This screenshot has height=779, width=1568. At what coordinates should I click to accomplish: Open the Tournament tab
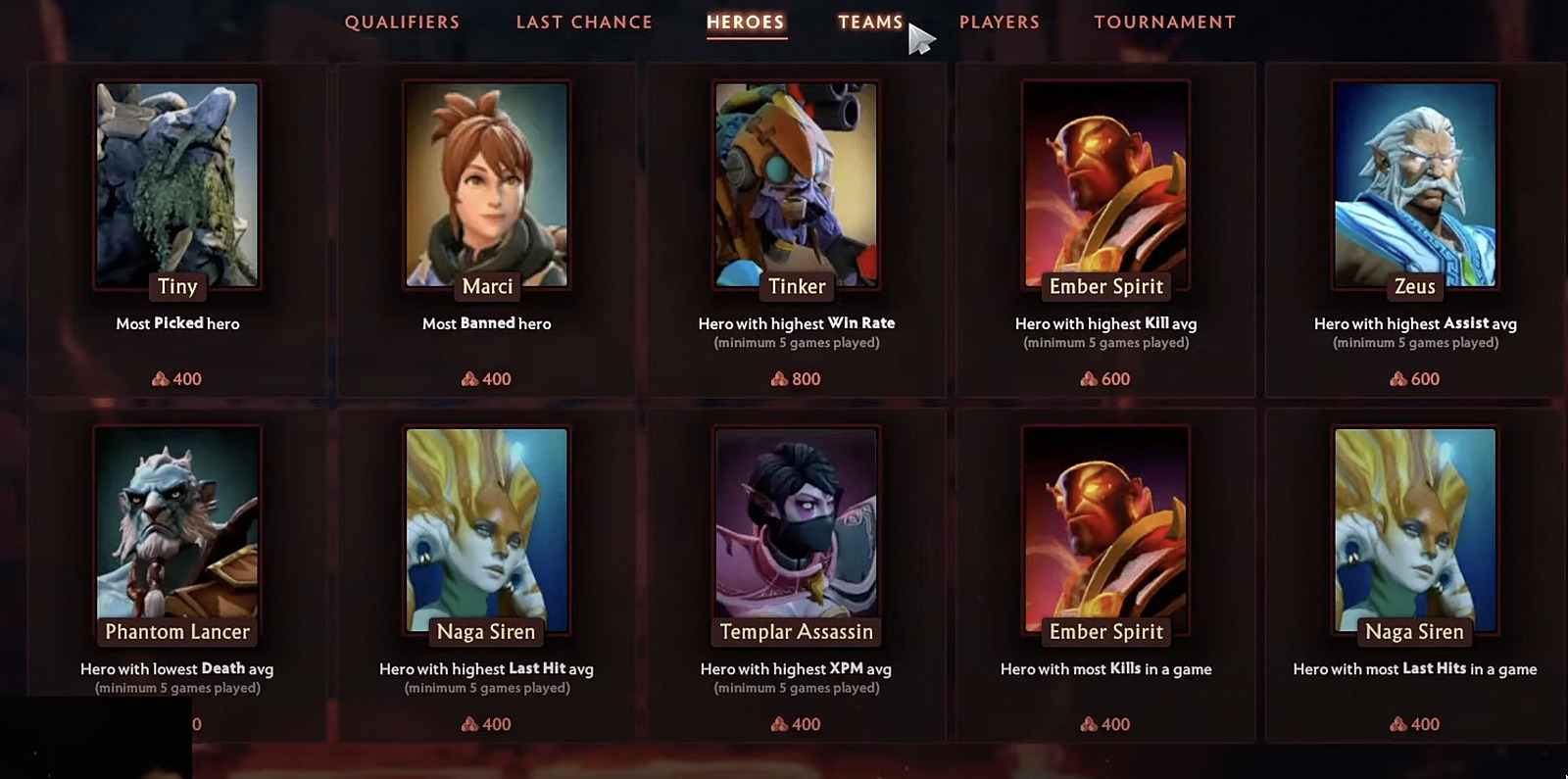pyautogui.click(x=1165, y=22)
